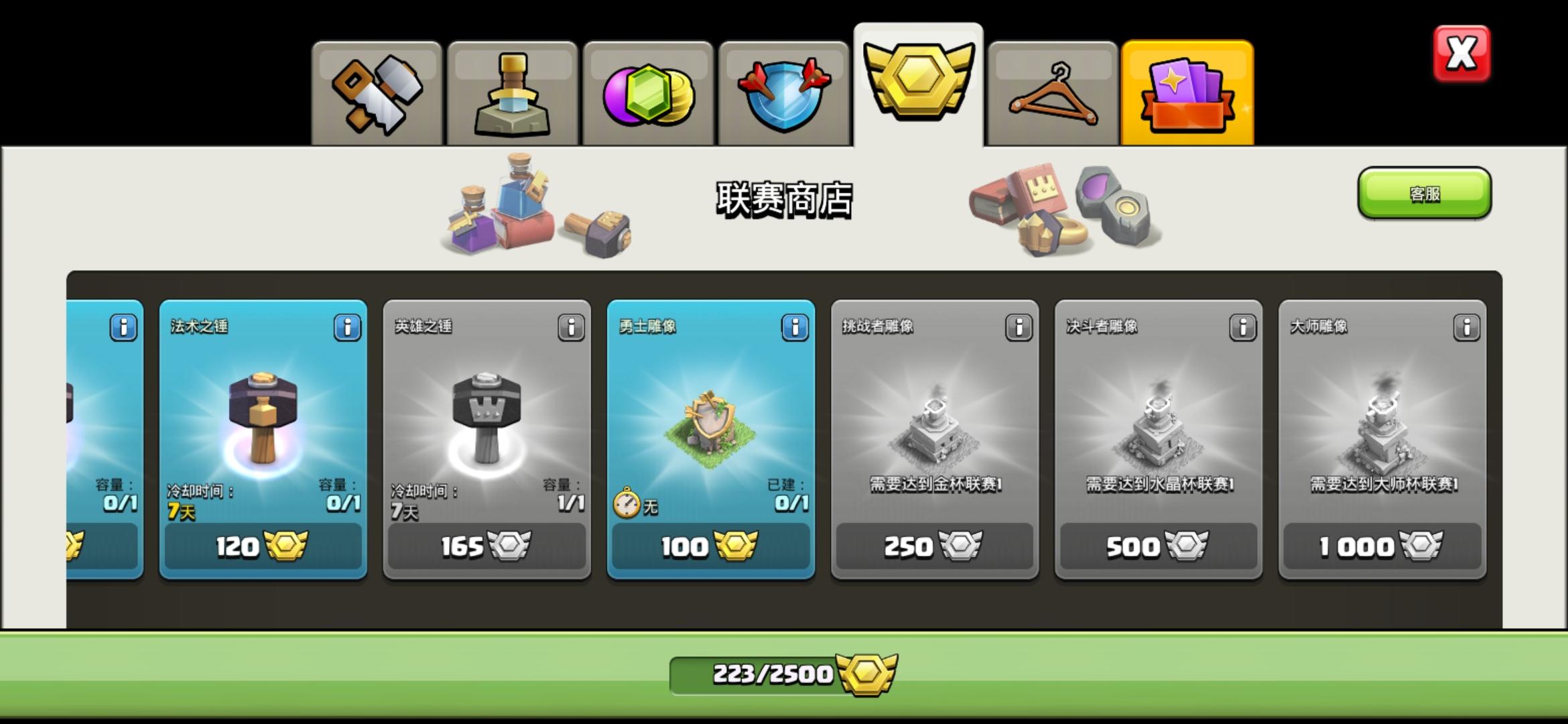
Task: Open the hammer shop tab
Action: pos(377,90)
